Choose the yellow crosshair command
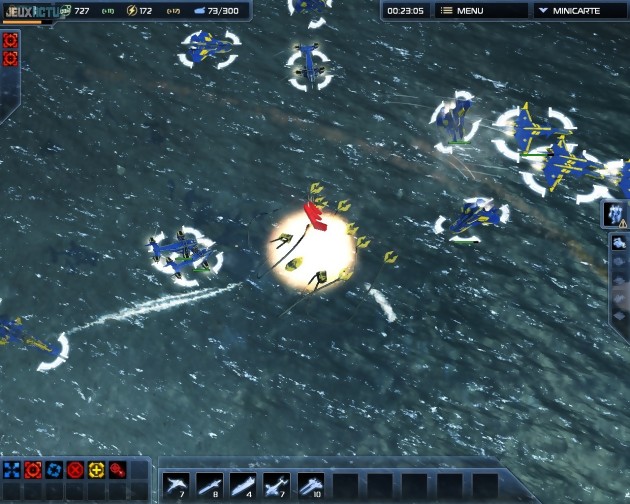 (x=96, y=469)
